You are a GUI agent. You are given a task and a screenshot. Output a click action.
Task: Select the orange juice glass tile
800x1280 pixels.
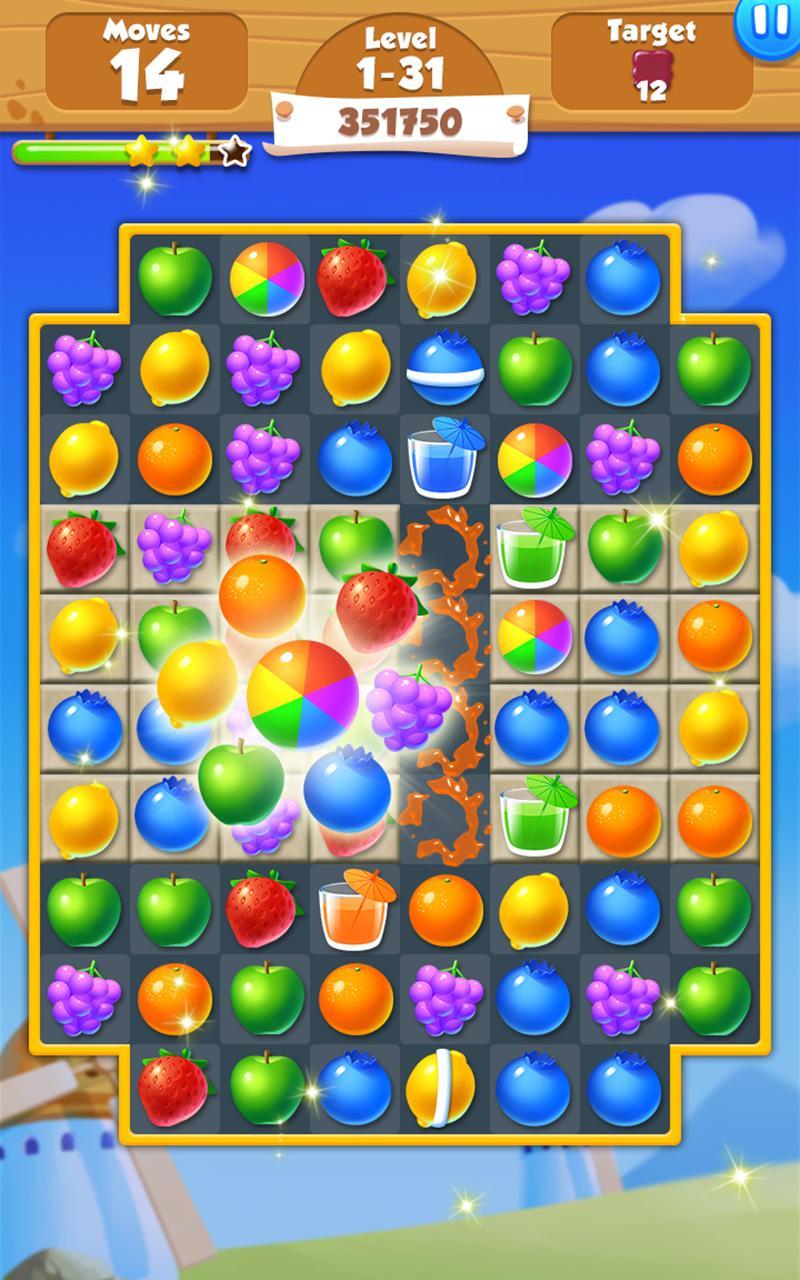pyautogui.click(x=354, y=908)
